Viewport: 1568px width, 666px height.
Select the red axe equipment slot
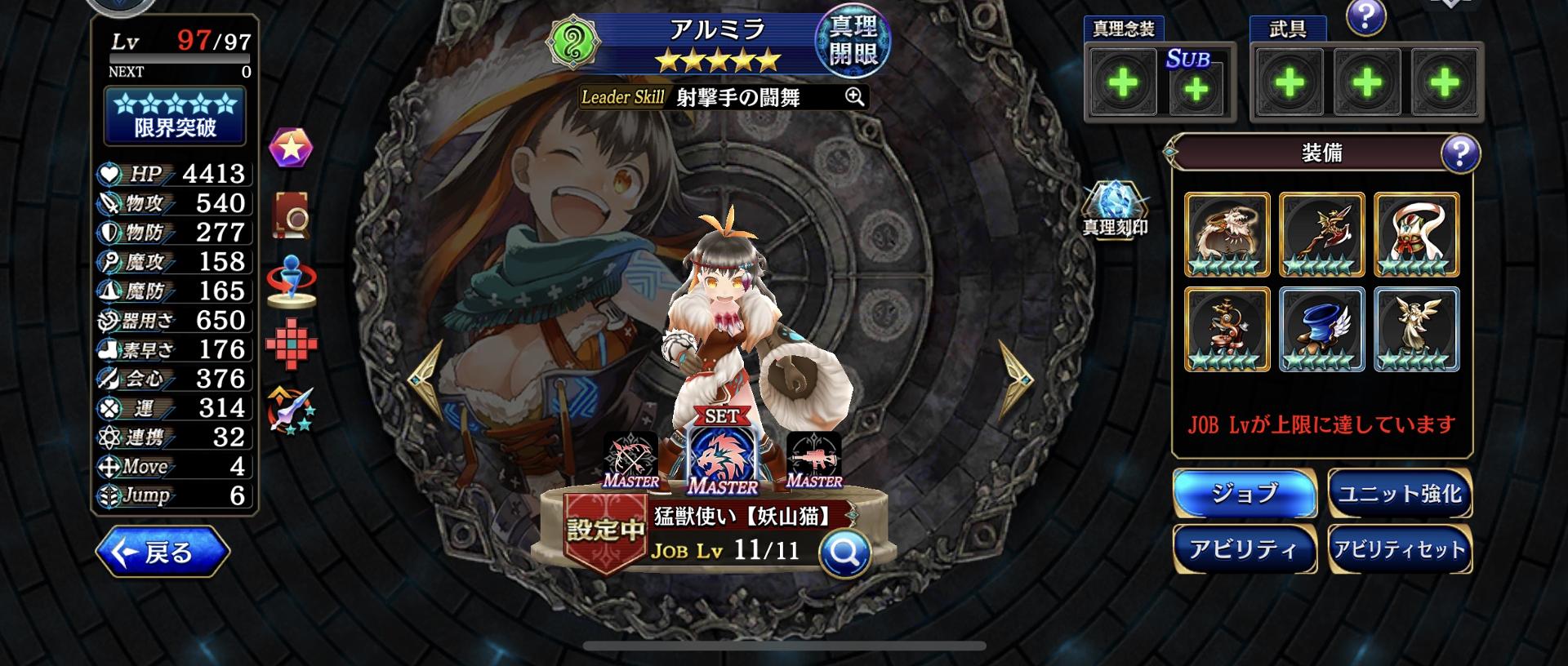tap(1321, 234)
